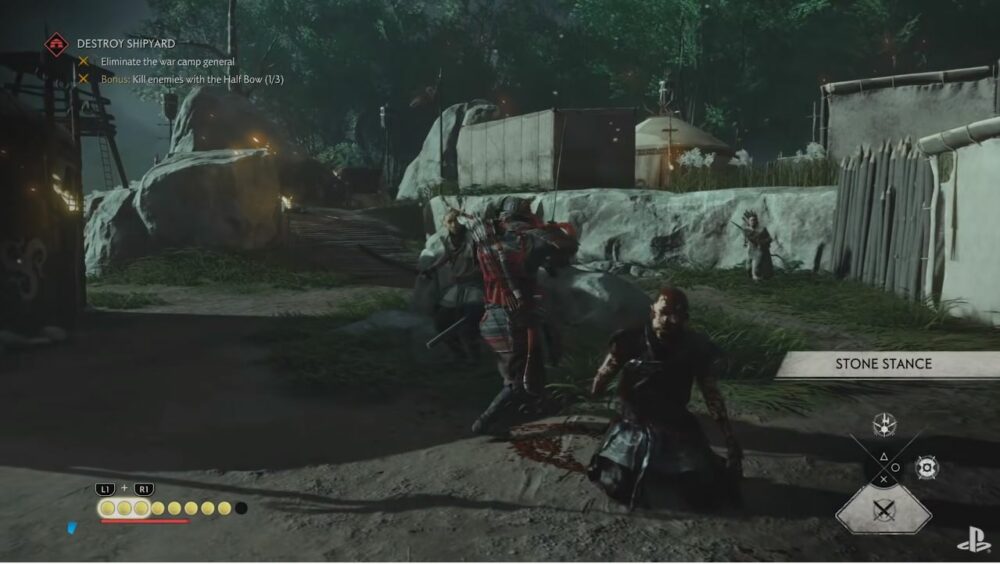Select the war camp general objective line

tap(169, 62)
